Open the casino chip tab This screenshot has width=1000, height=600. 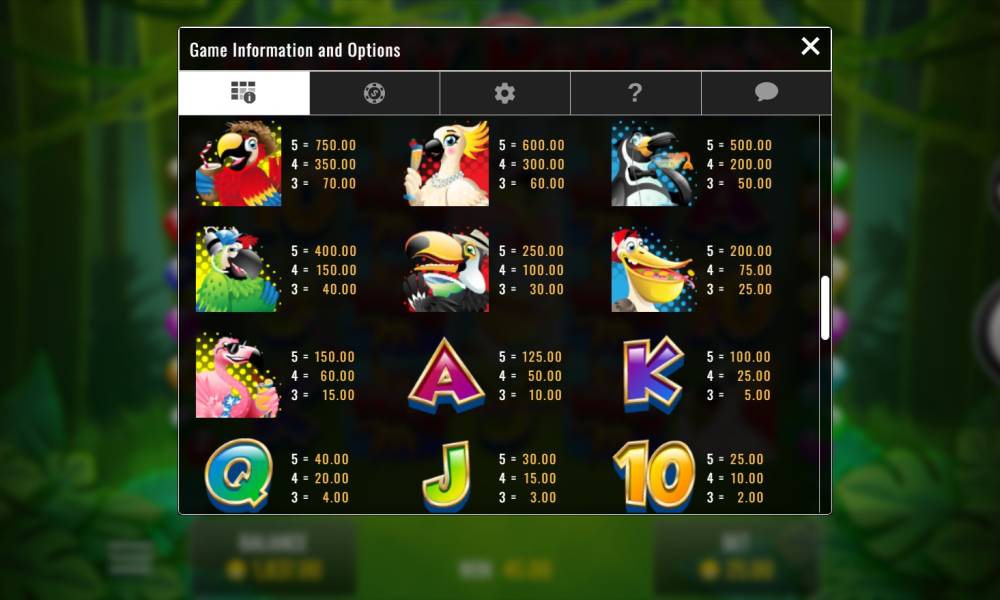tap(375, 93)
